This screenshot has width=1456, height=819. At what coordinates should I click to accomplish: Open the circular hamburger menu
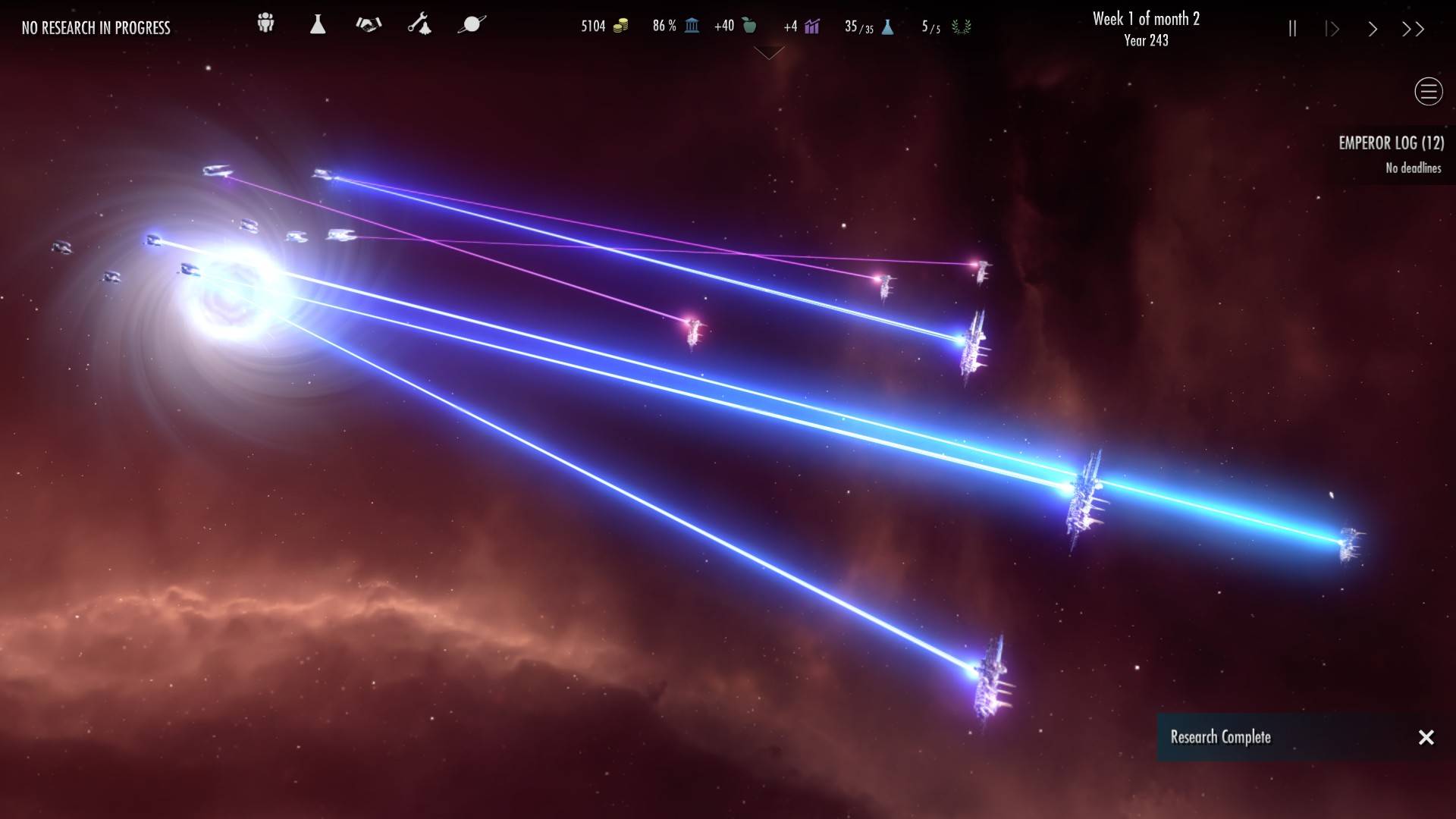point(1428,92)
